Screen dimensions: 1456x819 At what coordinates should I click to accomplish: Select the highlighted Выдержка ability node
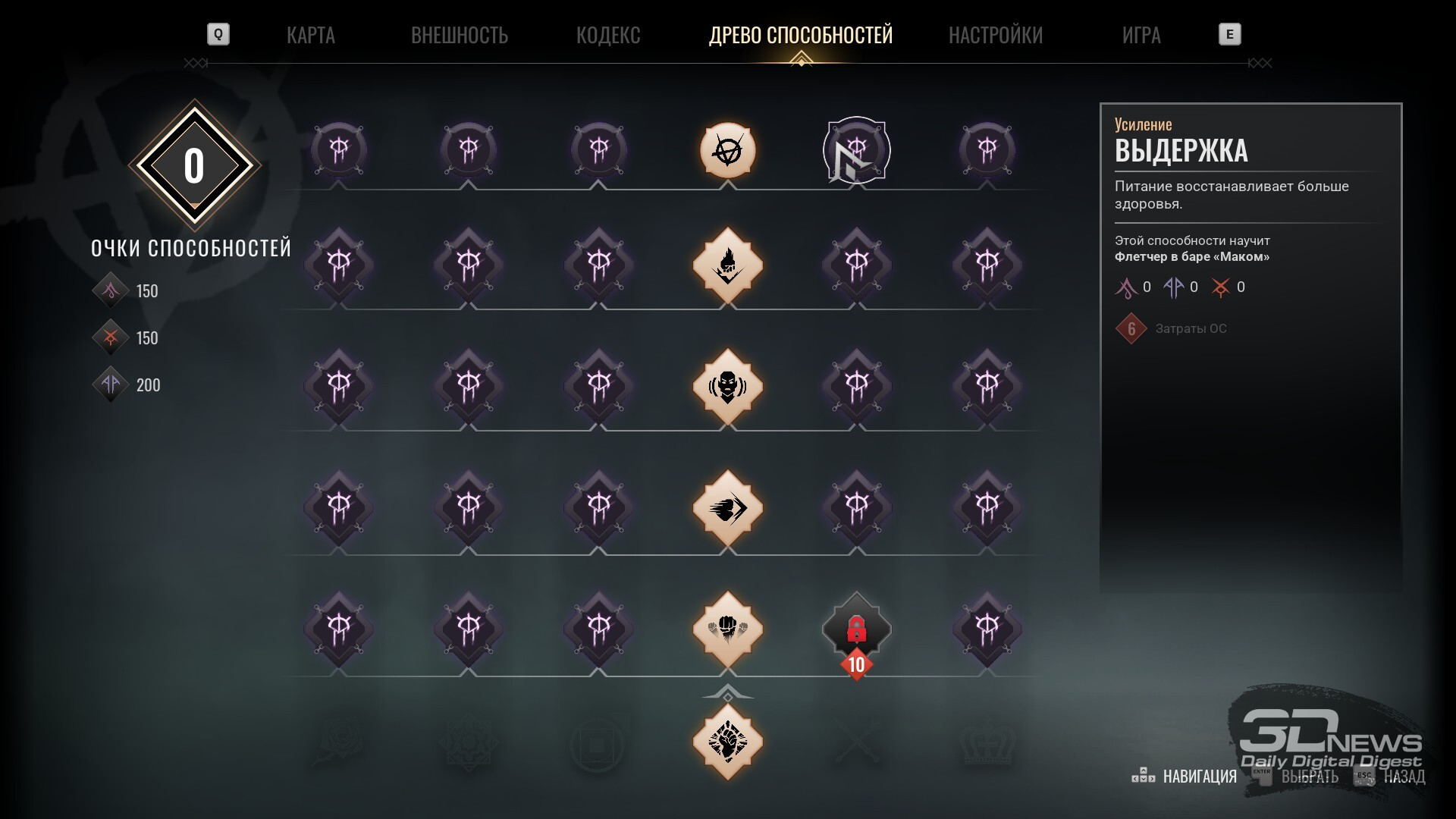coord(857,150)
